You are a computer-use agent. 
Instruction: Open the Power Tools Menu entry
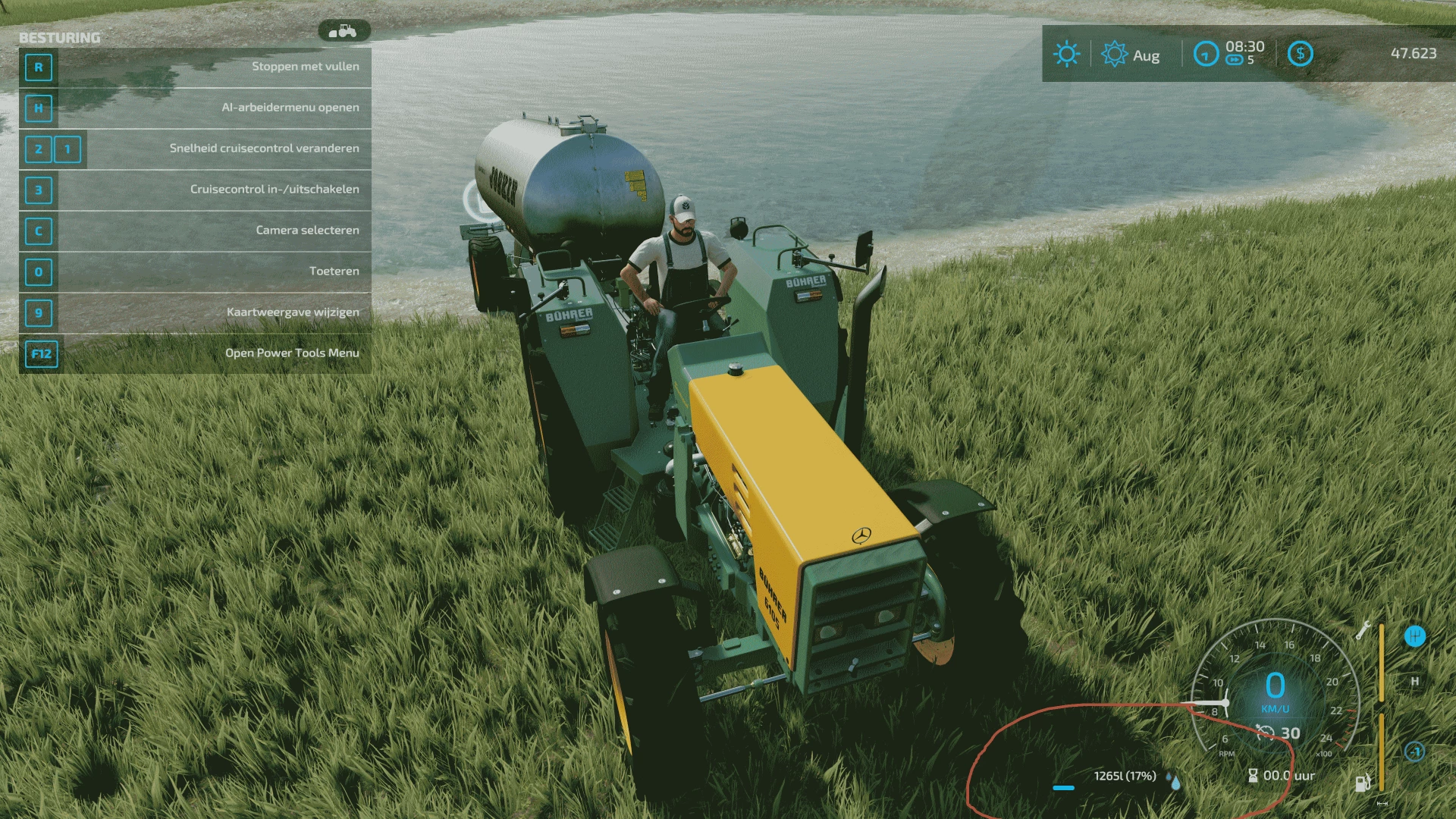(x=294, y=353)
